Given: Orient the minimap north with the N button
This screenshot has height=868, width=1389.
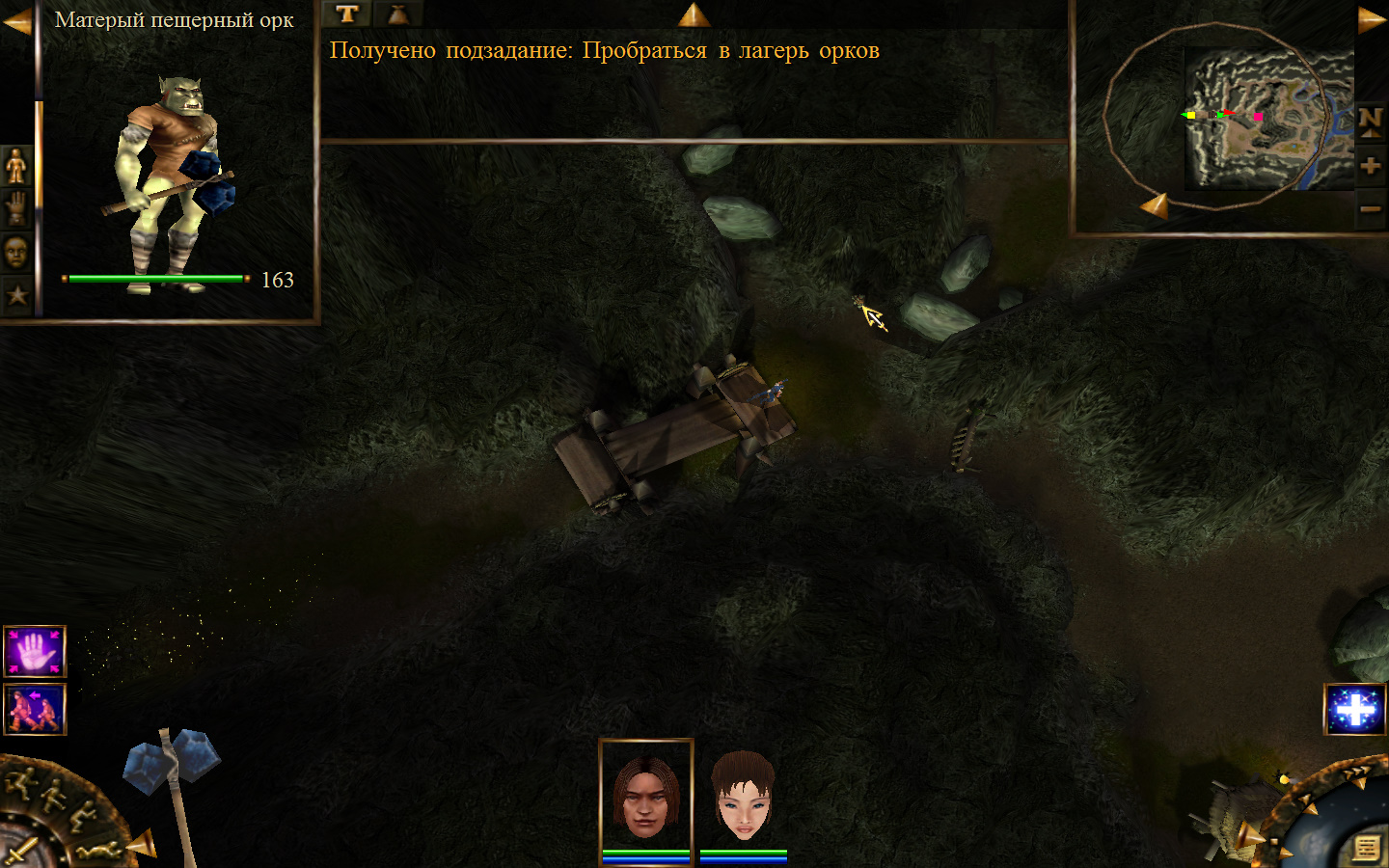Looking at the screenshot, I should 1370,122.
